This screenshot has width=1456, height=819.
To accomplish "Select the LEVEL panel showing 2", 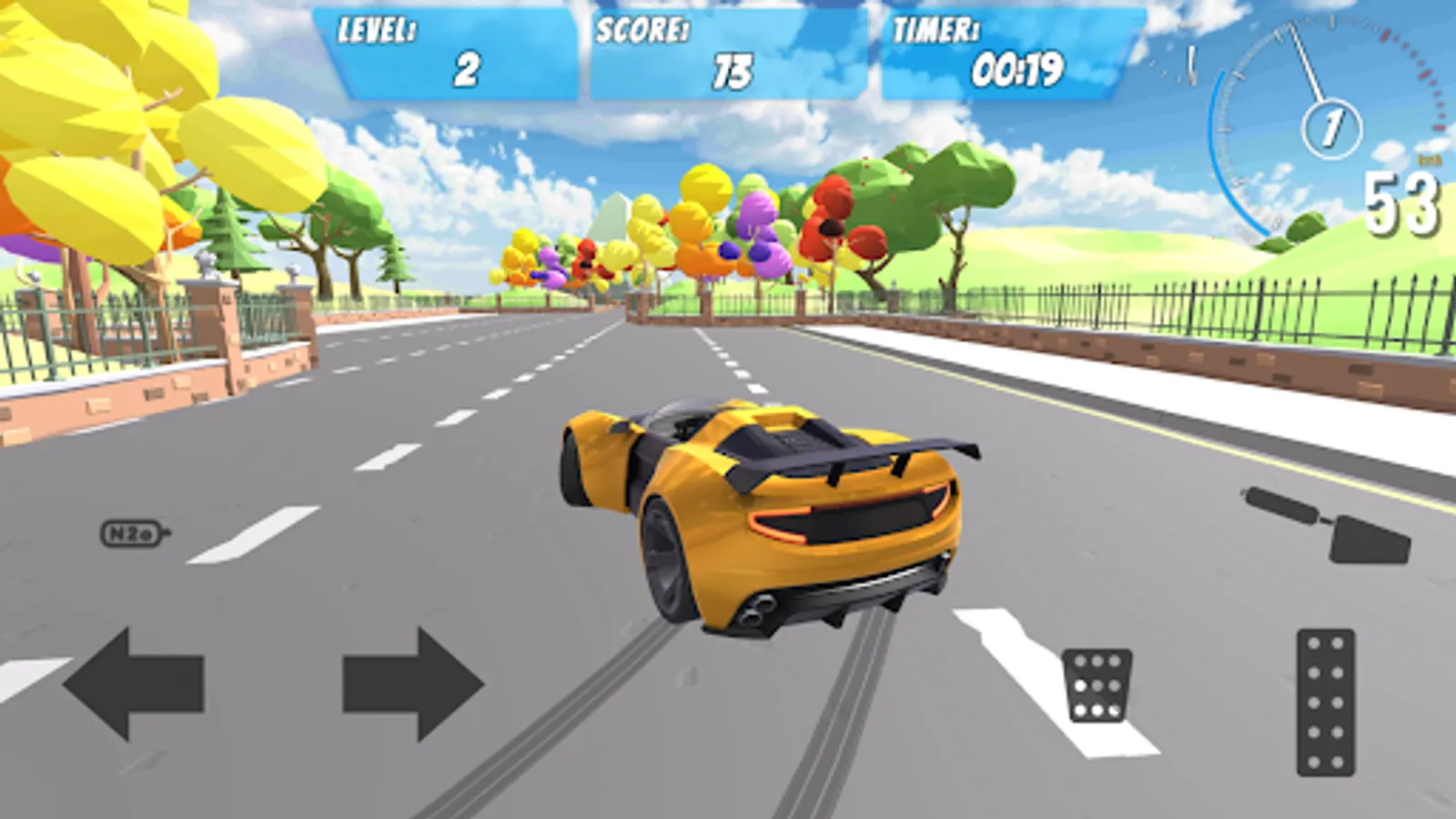I will click(x=446, y=50).
